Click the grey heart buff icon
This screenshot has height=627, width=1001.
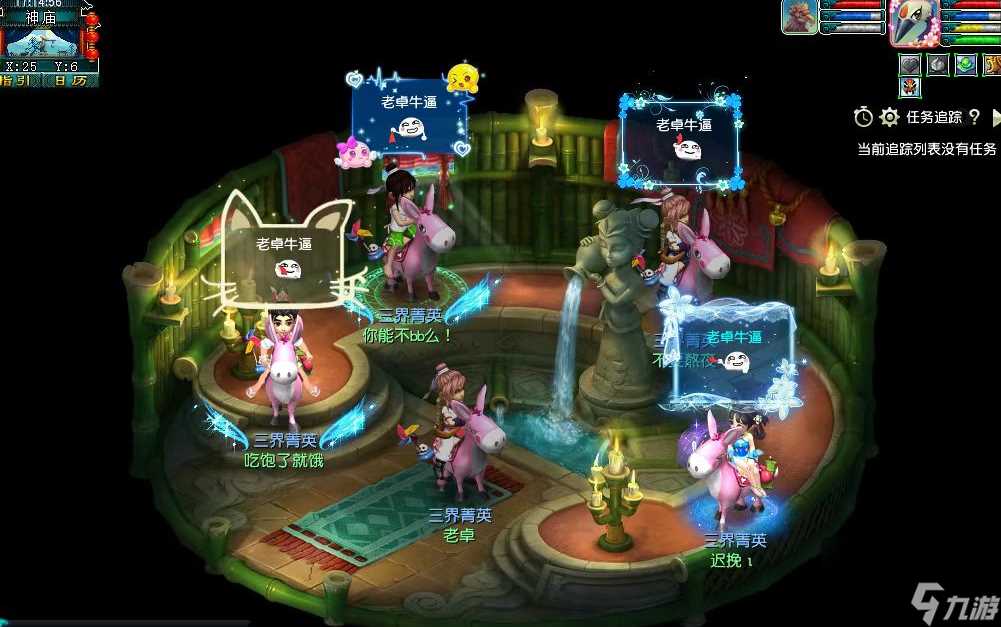(909, 64)
